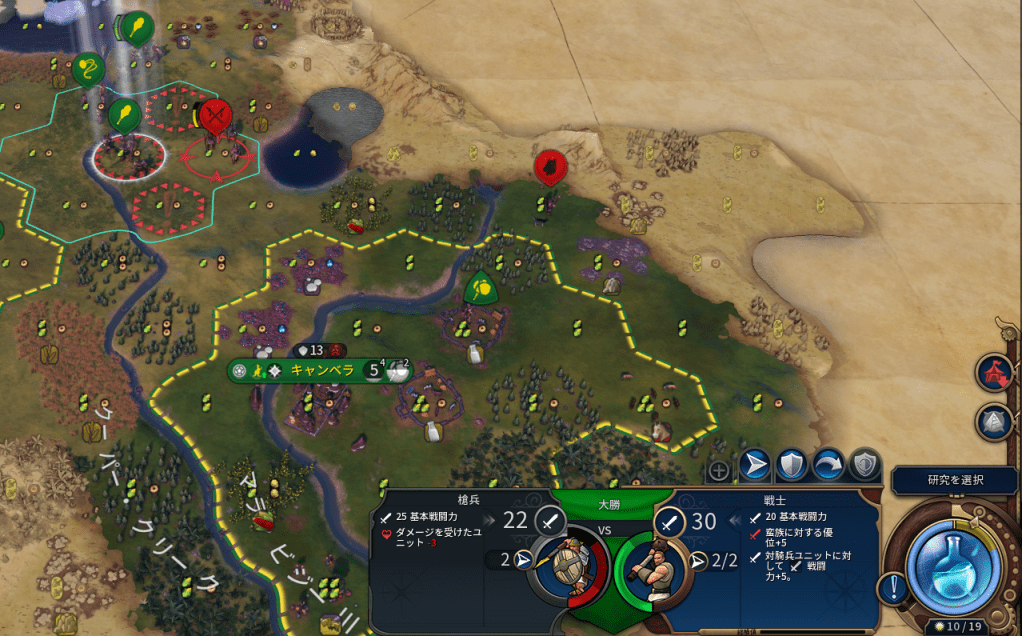Select the red crossed-swords barbarian unit marker
This screenshot has width=1022, height=636.
[x=215, y=117]
